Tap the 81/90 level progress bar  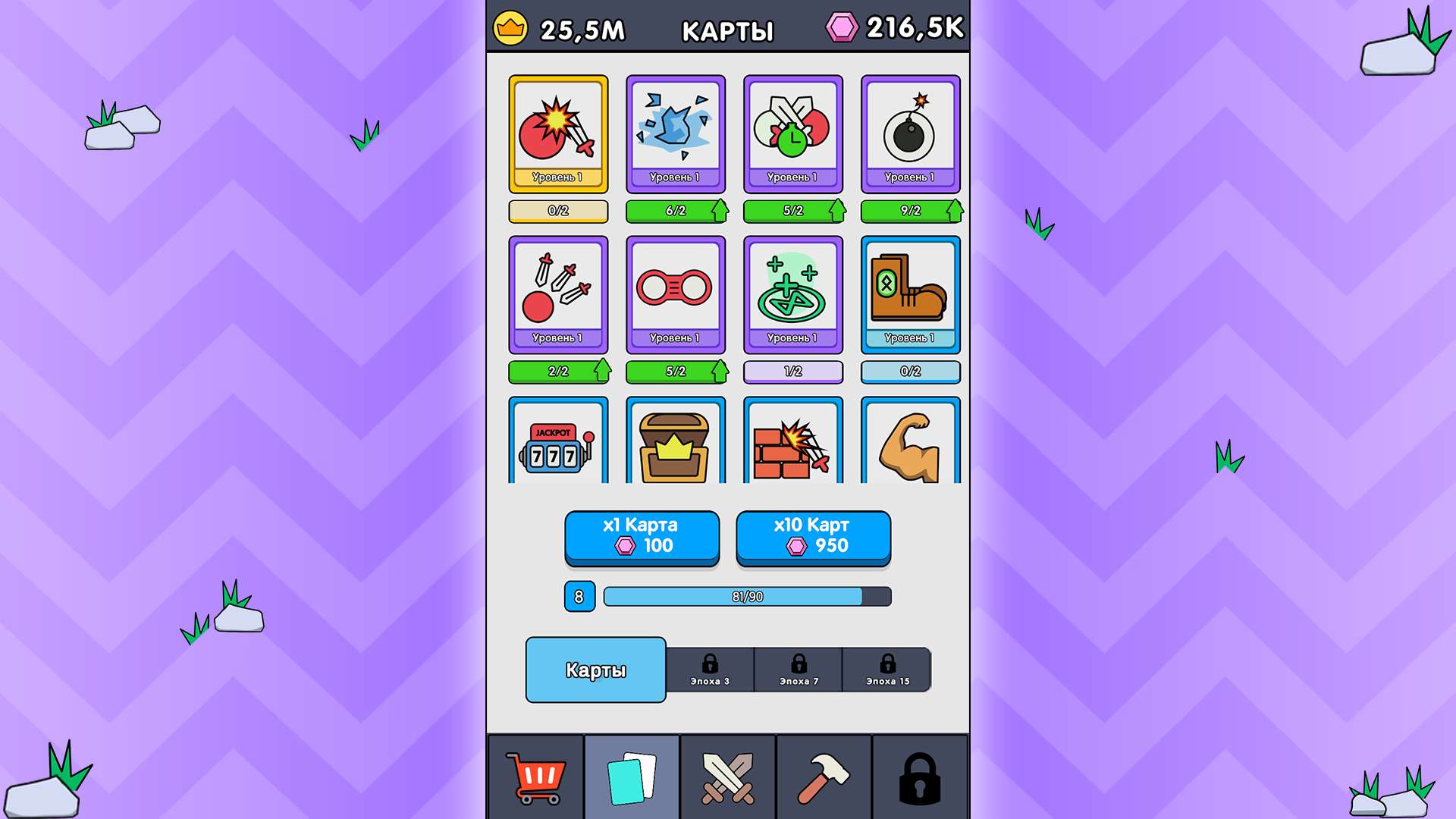[x=746, y=597]
